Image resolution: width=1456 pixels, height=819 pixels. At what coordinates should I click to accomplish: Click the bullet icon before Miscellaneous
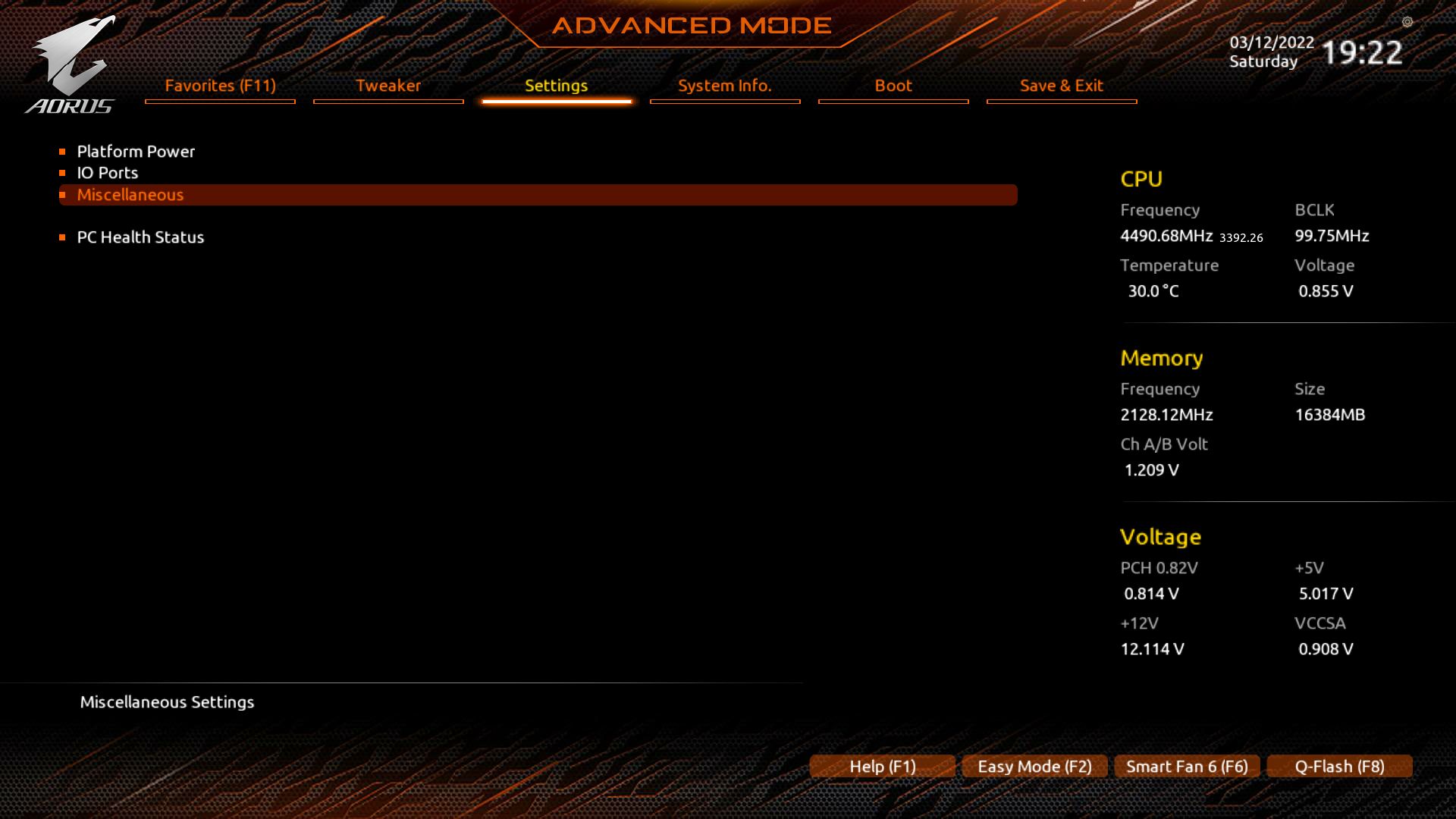(x=64, y=194)
